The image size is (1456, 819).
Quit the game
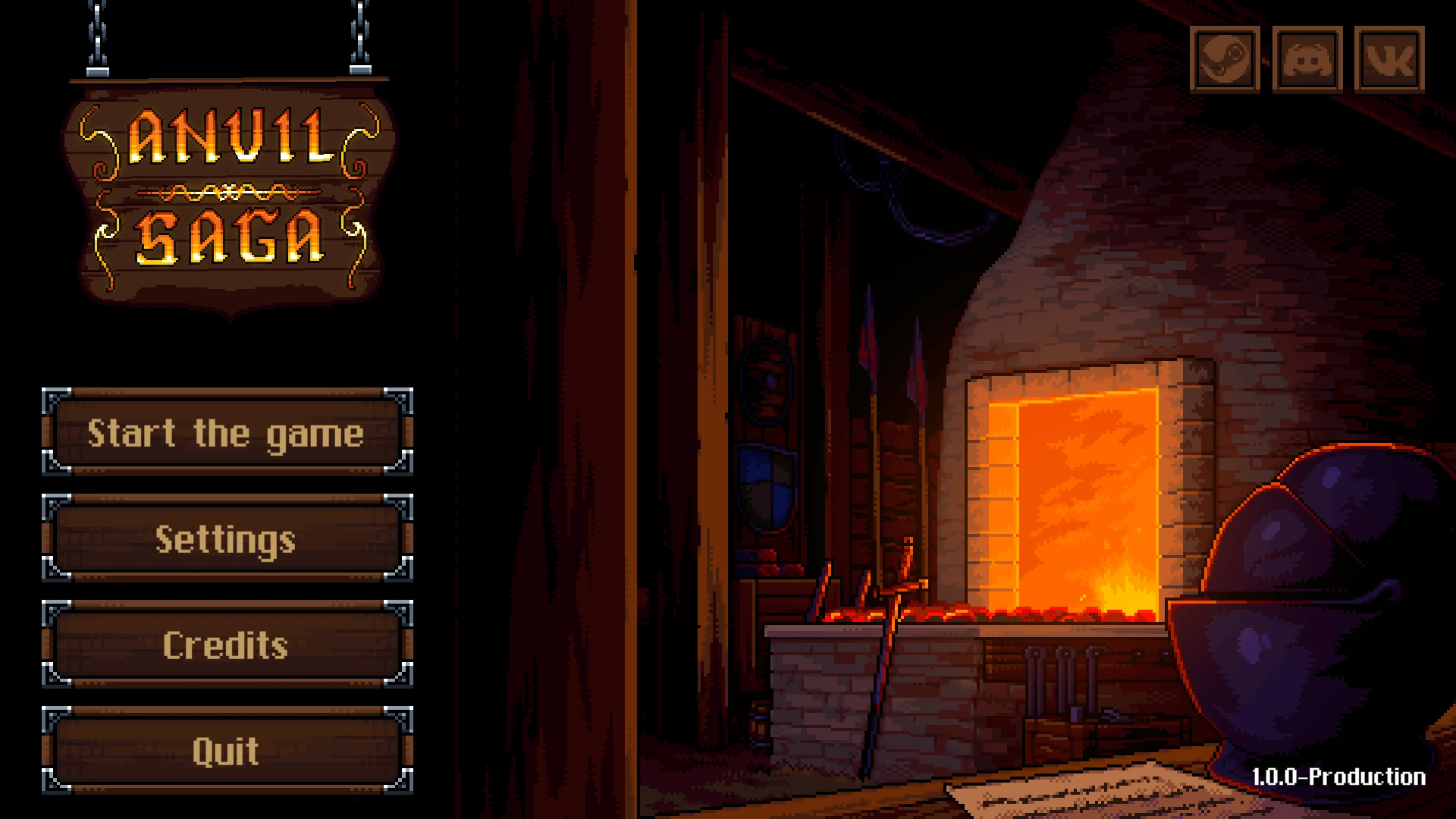tap(227, 751)
